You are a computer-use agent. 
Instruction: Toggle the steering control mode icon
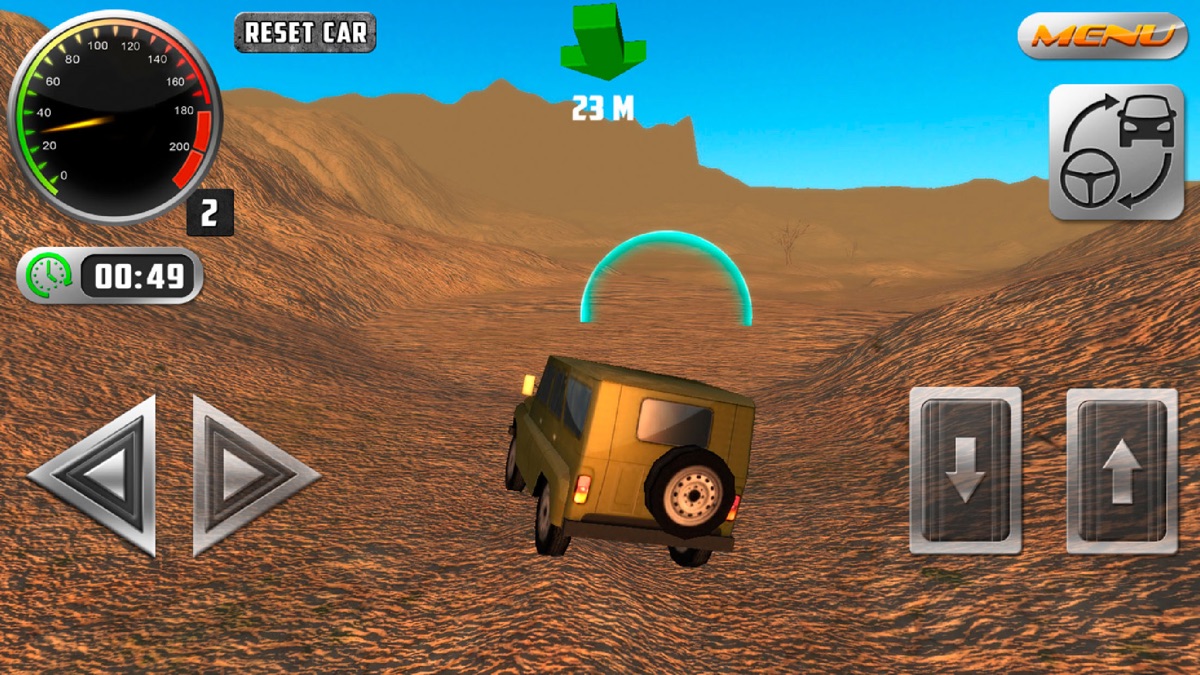pos(1115,152)
